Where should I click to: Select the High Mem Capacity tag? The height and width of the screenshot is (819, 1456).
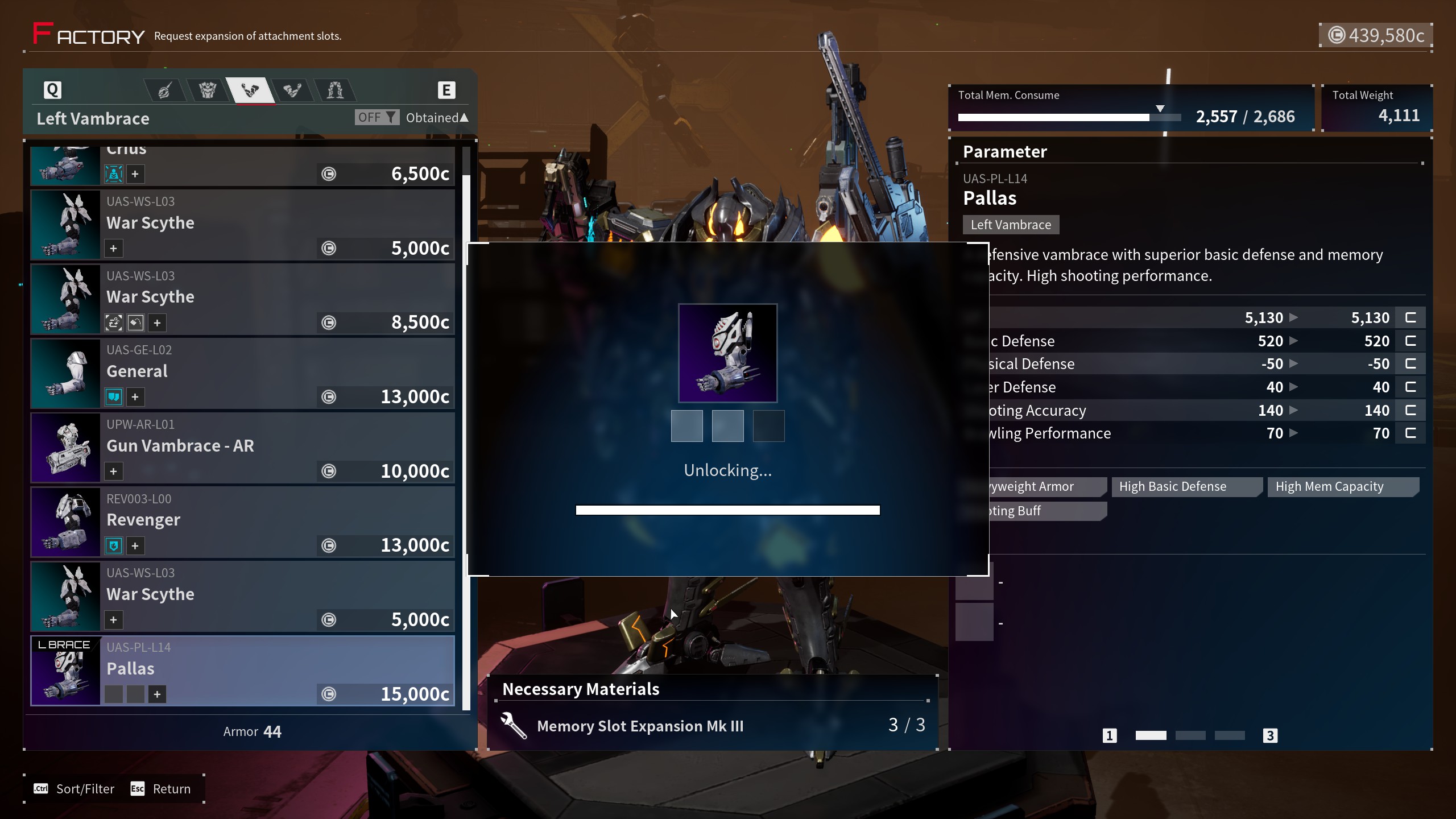click(1329, 487)
